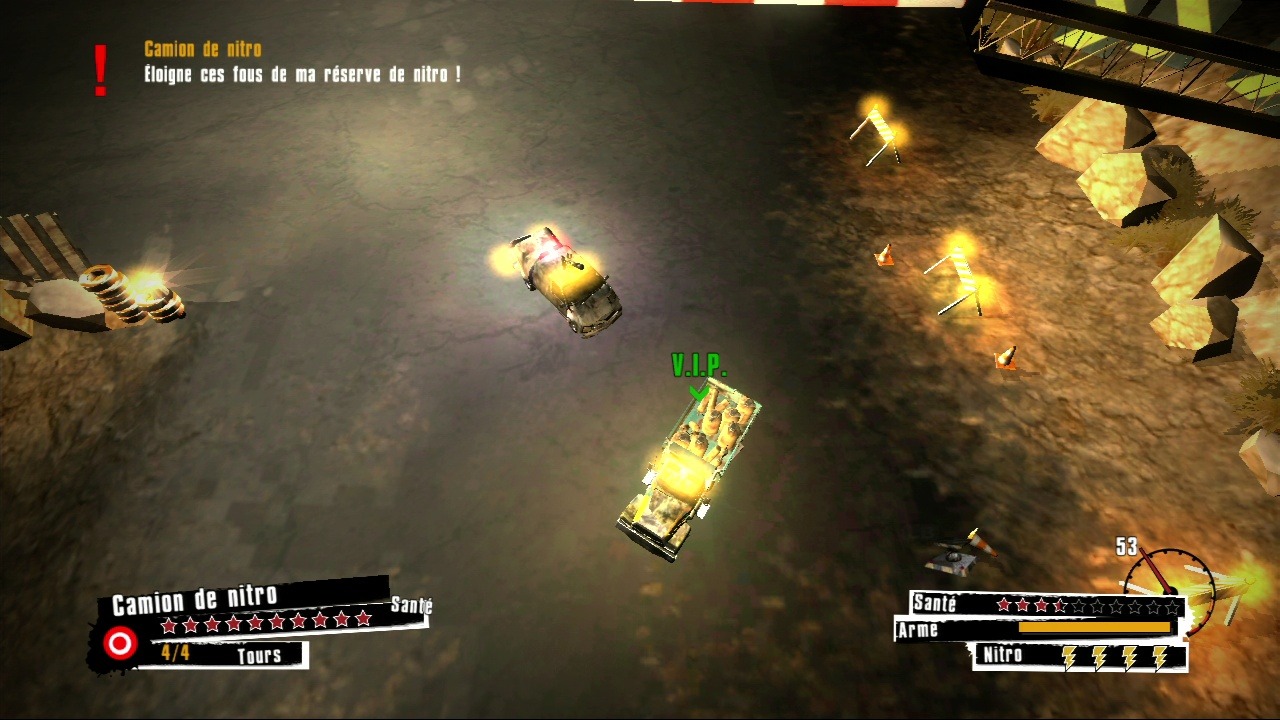Click the first red star in player Santé
Screen dimensions: 1280x720
pos(1004,604)
